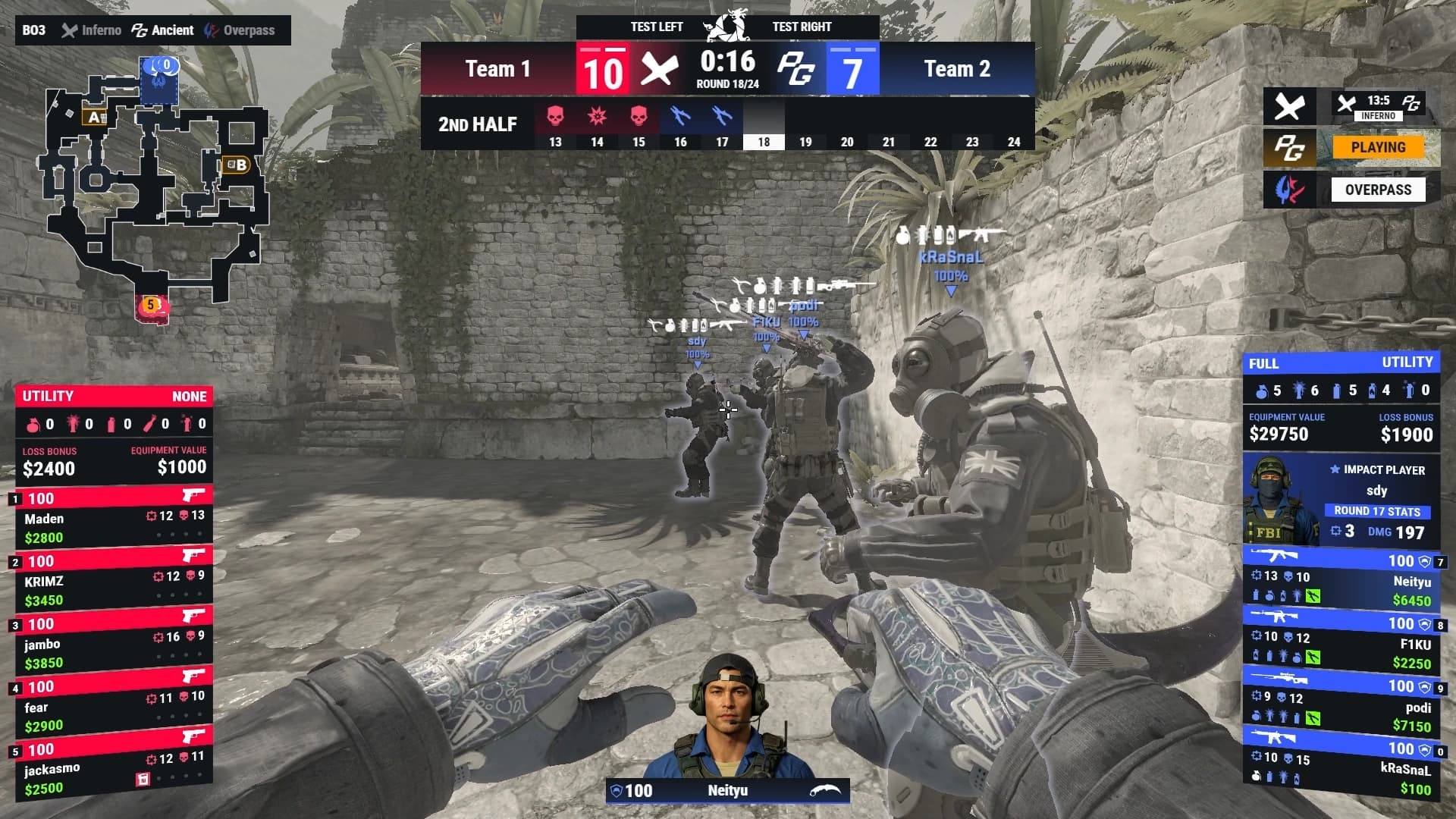
Task: Select the PLAYING map status badge
Action: pos(1377,148)
